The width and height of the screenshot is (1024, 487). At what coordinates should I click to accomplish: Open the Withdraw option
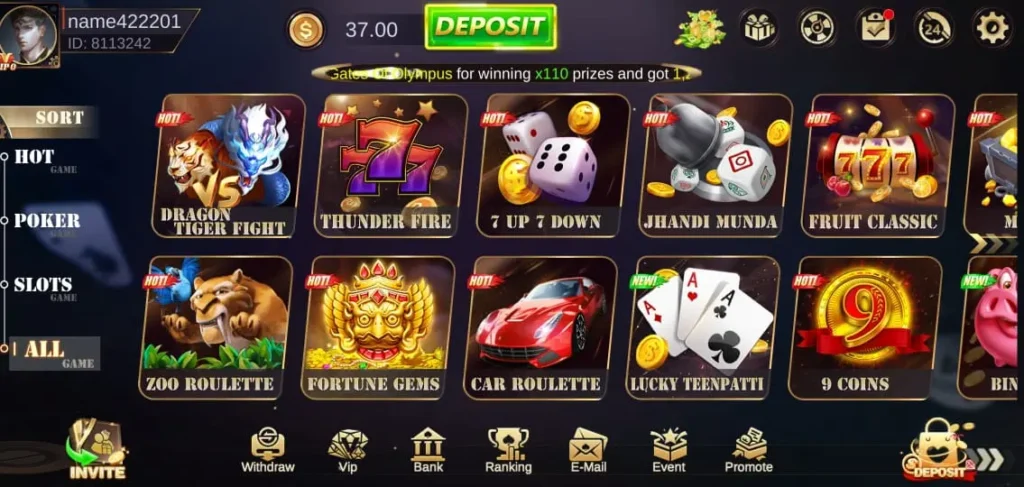pos(268,451)
